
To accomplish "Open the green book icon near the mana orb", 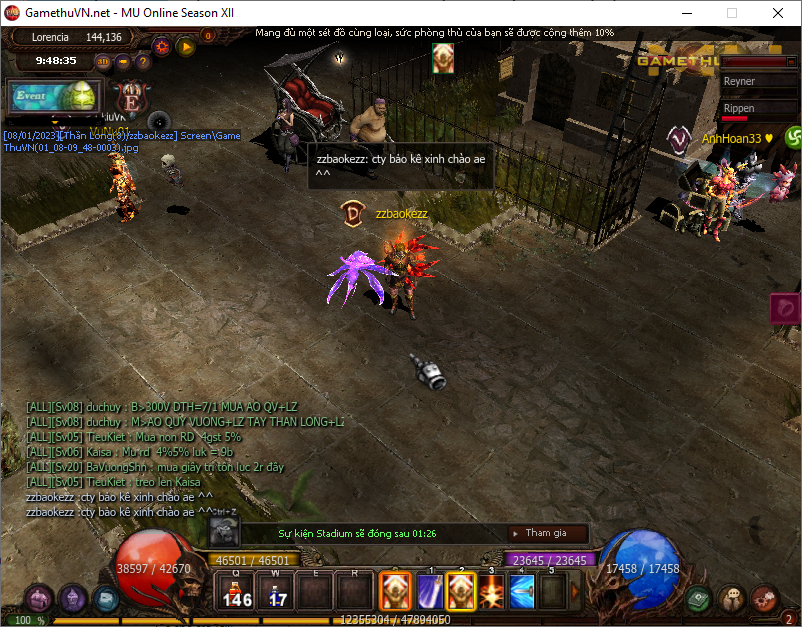I will click(x=699, y=598).
